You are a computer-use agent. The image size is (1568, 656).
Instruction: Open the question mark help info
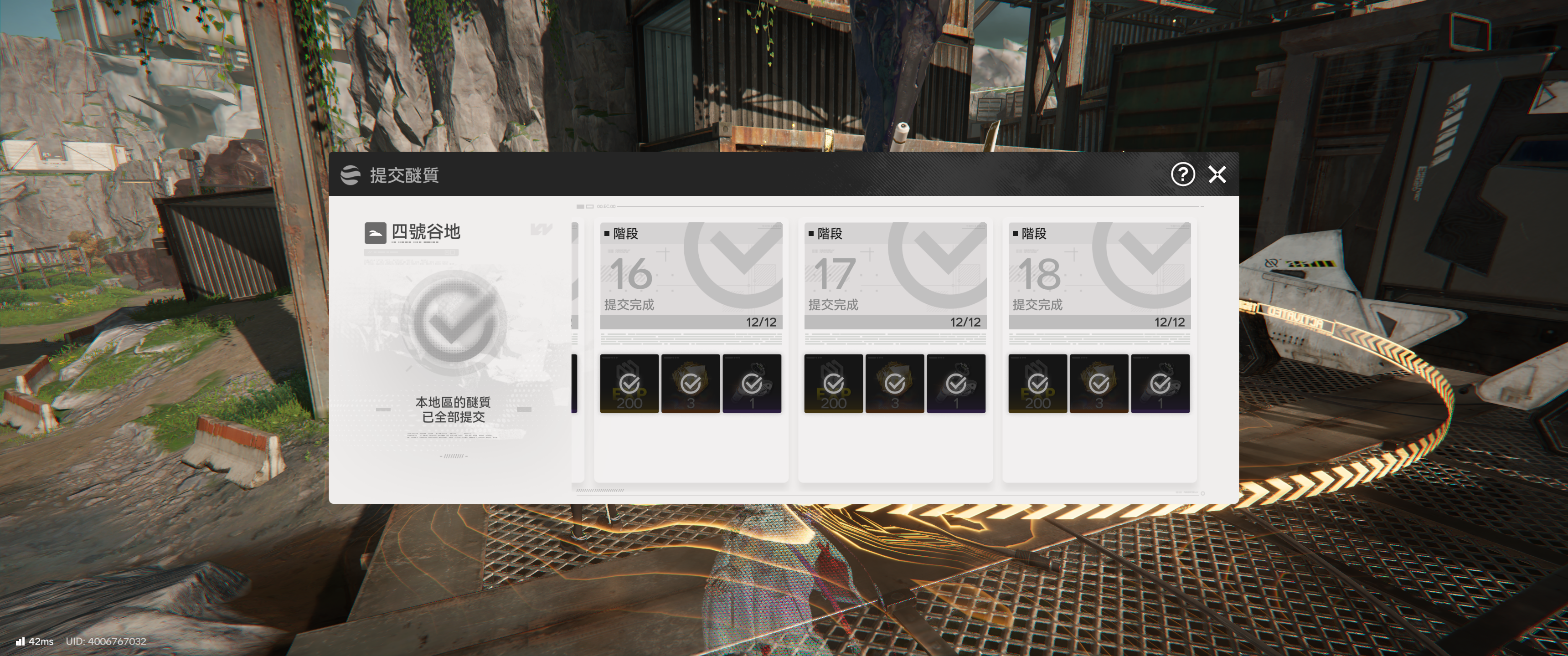[1183, 174]
